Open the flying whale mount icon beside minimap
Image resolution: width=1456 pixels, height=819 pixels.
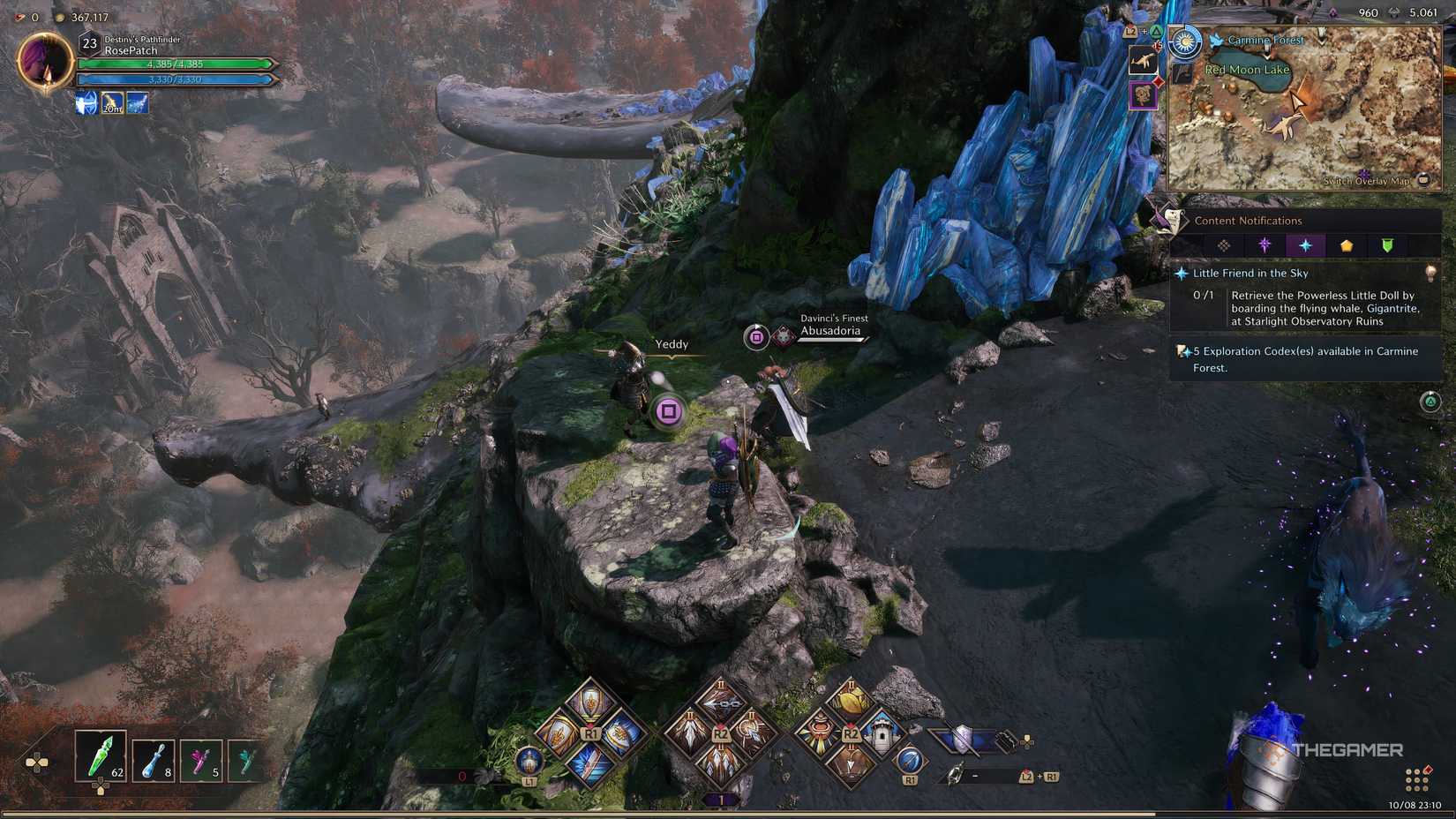(1144, 61)
